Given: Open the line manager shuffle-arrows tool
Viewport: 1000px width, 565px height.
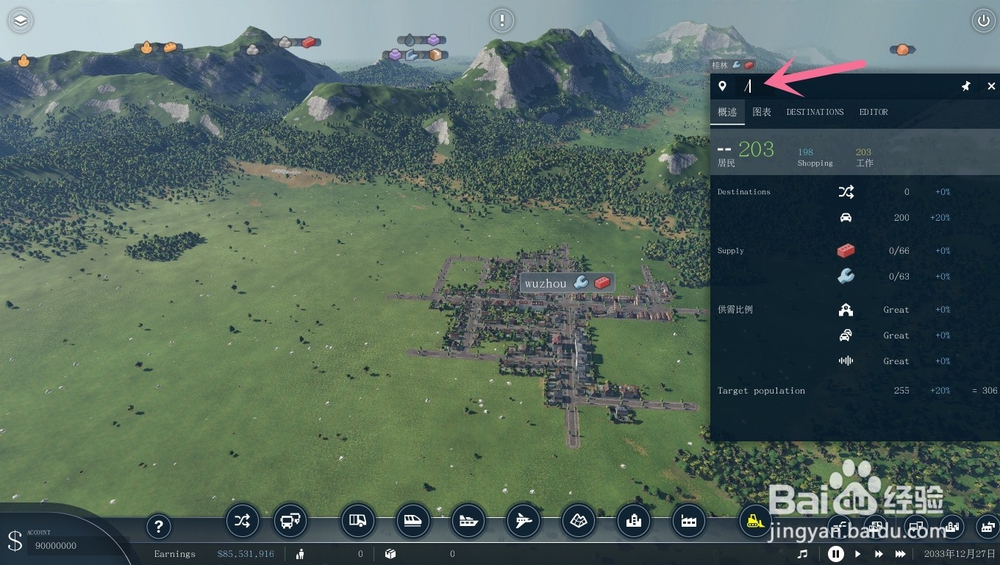Looking at the screenshot, I should [x=242, y=520].
